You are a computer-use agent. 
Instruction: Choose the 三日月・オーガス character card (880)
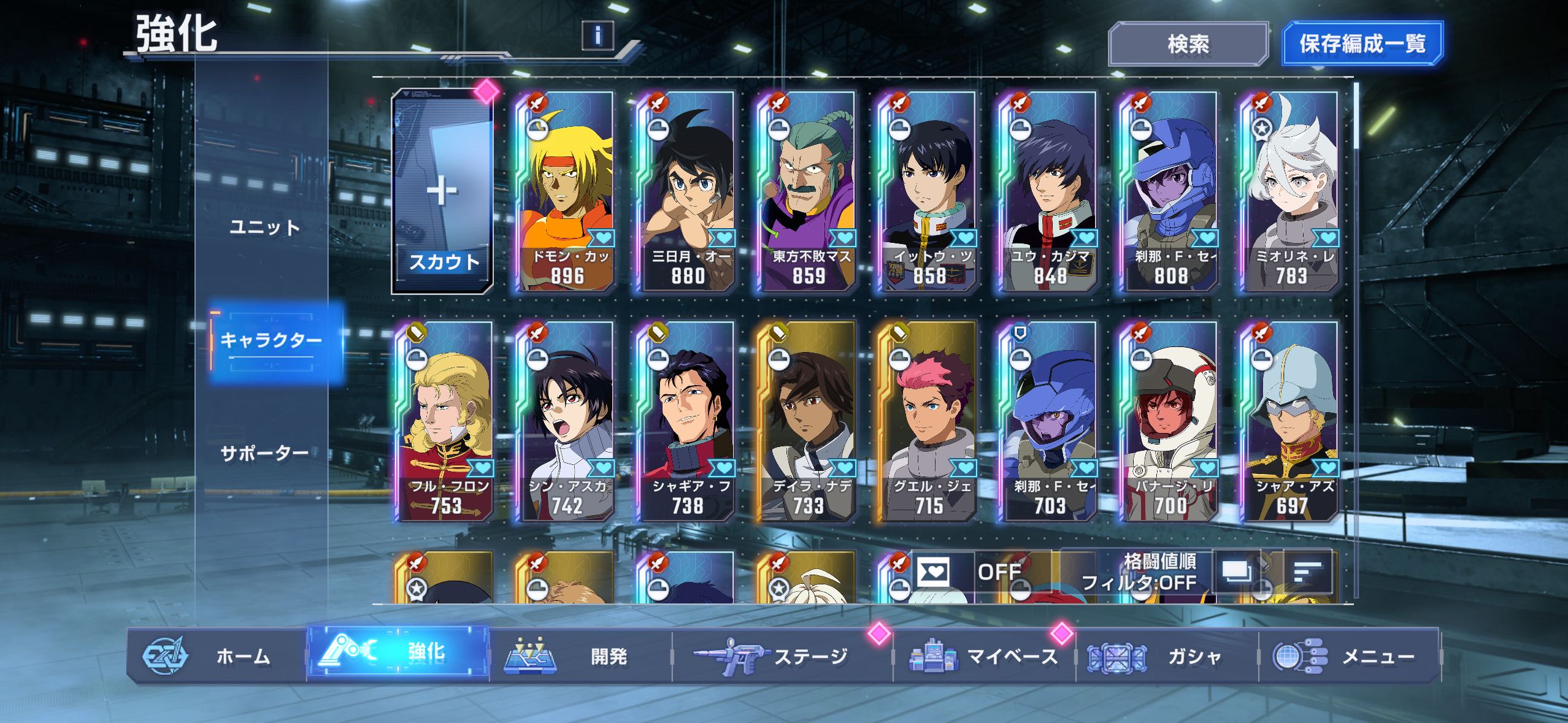pos(686,192)
